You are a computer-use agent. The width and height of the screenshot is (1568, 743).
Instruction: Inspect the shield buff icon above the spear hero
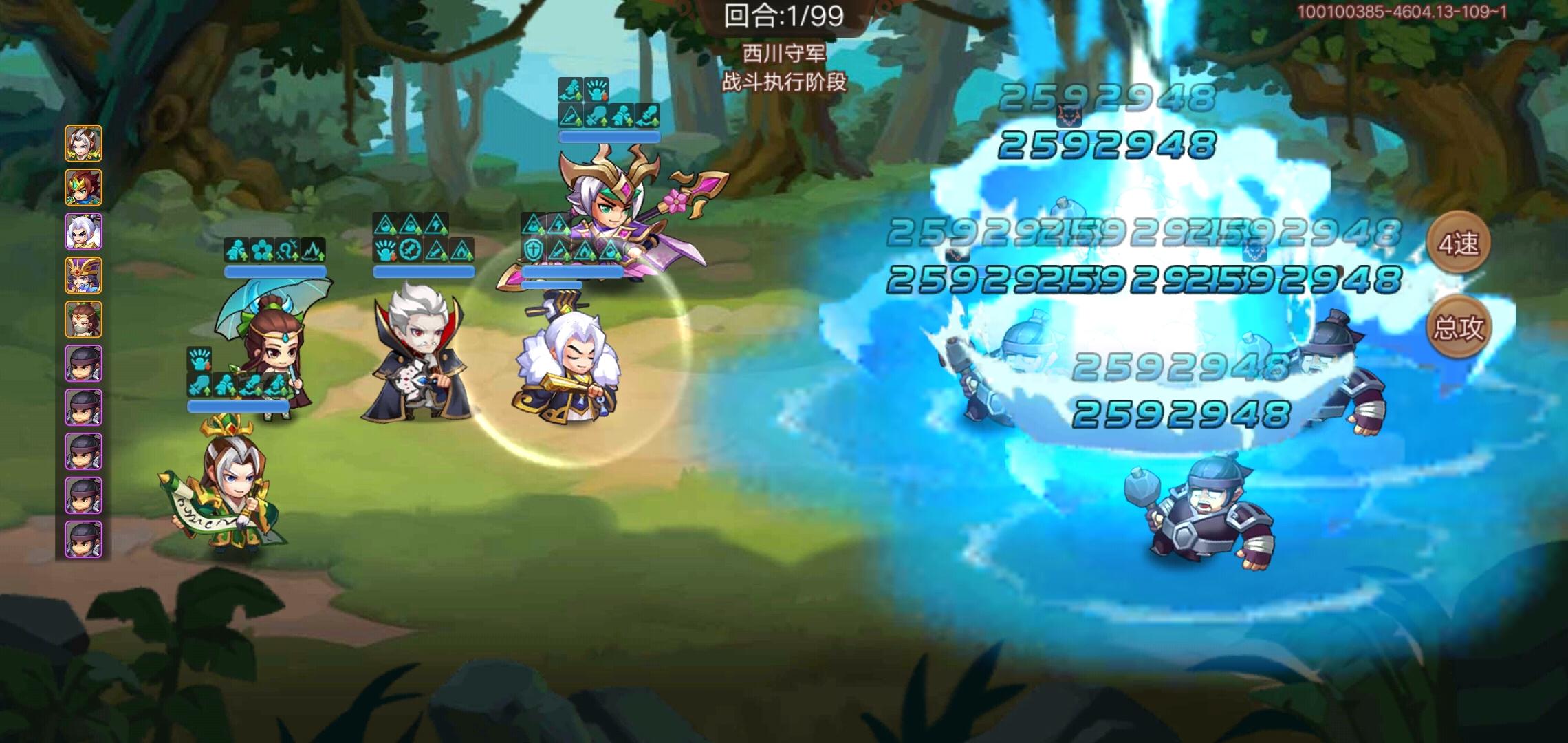pyautogui.click(x=533, y=250)
